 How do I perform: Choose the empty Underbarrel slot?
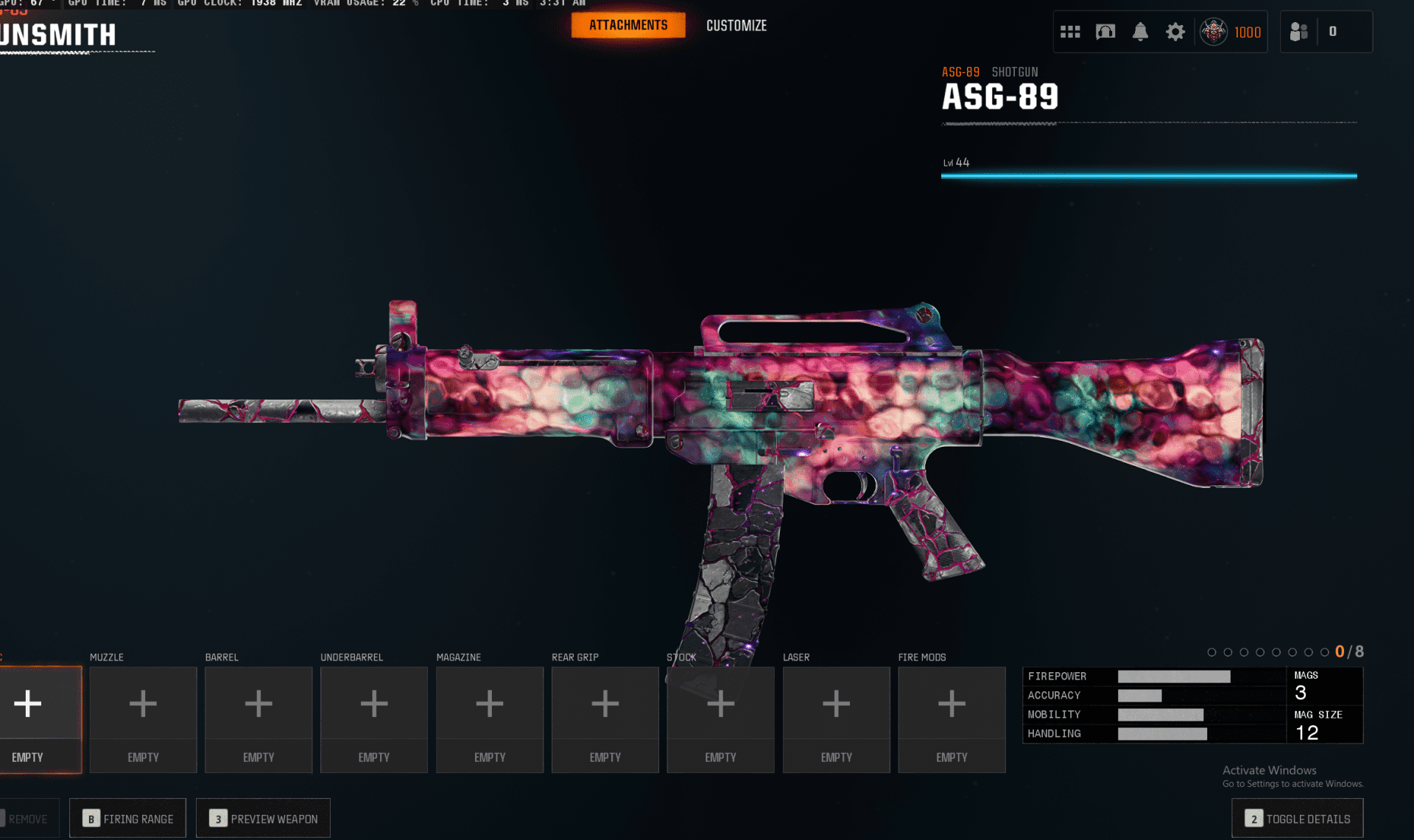coord(374,719)
